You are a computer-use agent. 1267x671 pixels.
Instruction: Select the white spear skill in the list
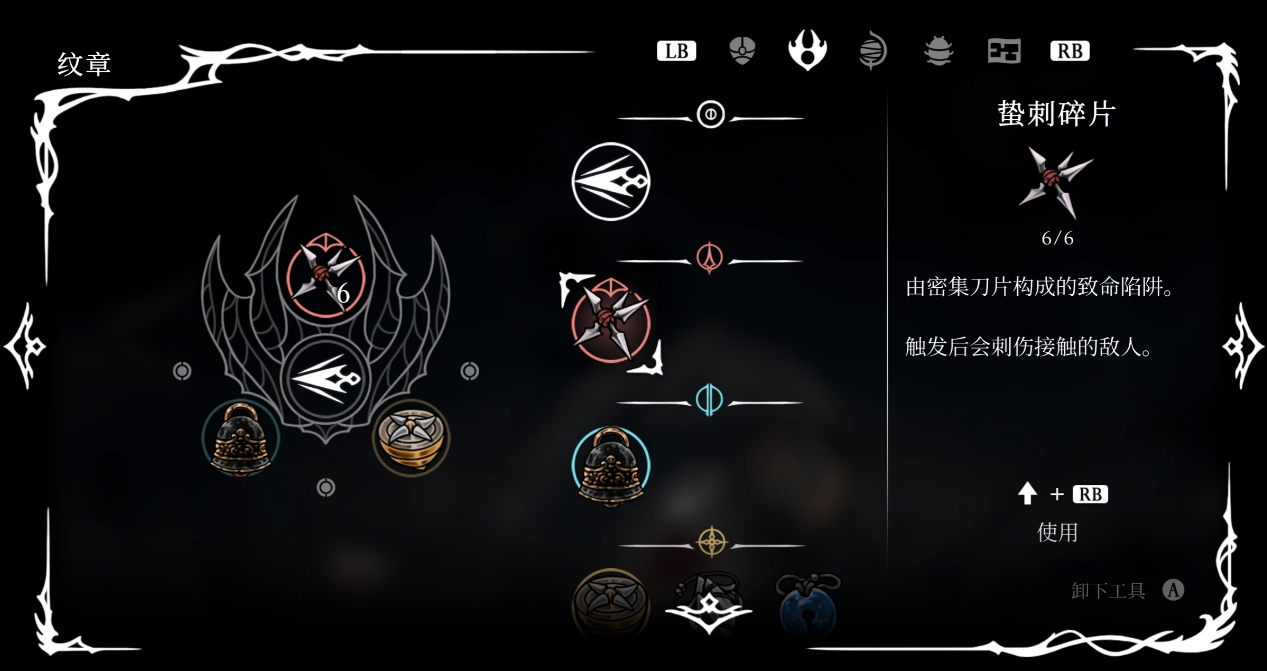(611, 182)
